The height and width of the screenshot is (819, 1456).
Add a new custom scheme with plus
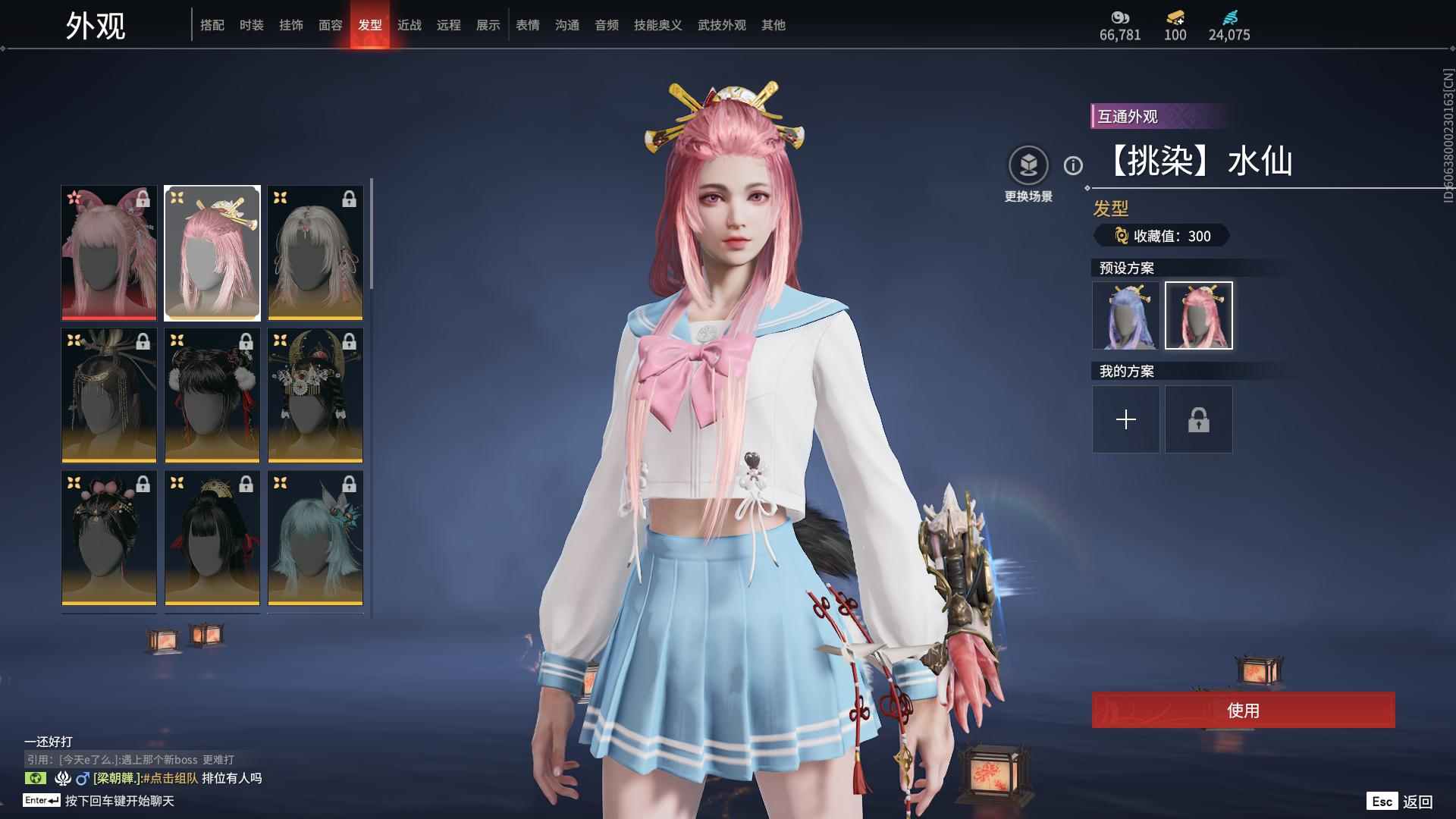coord(1125,419)
